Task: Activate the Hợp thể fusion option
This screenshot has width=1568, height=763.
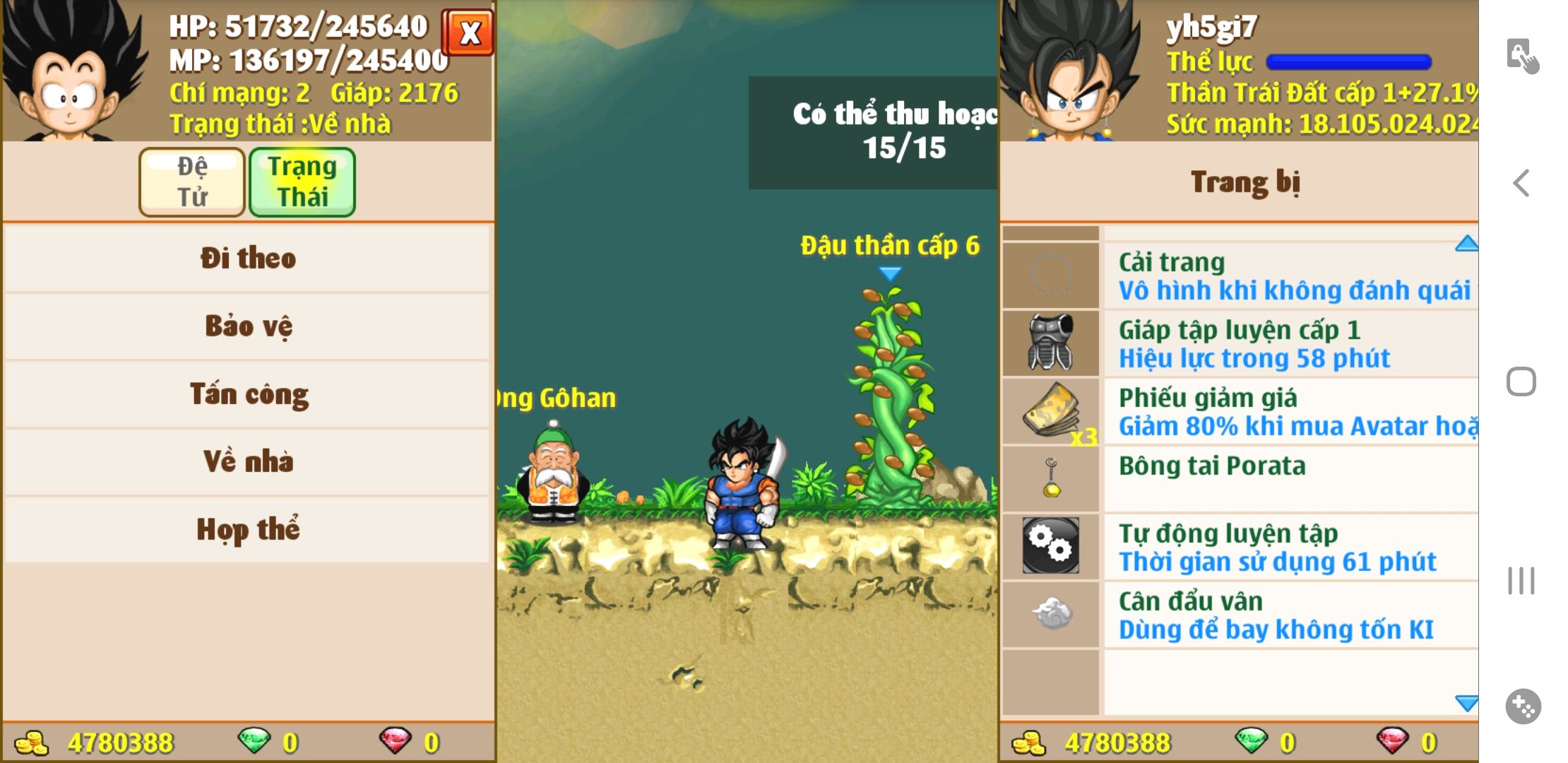Action: tap(247, 530)
